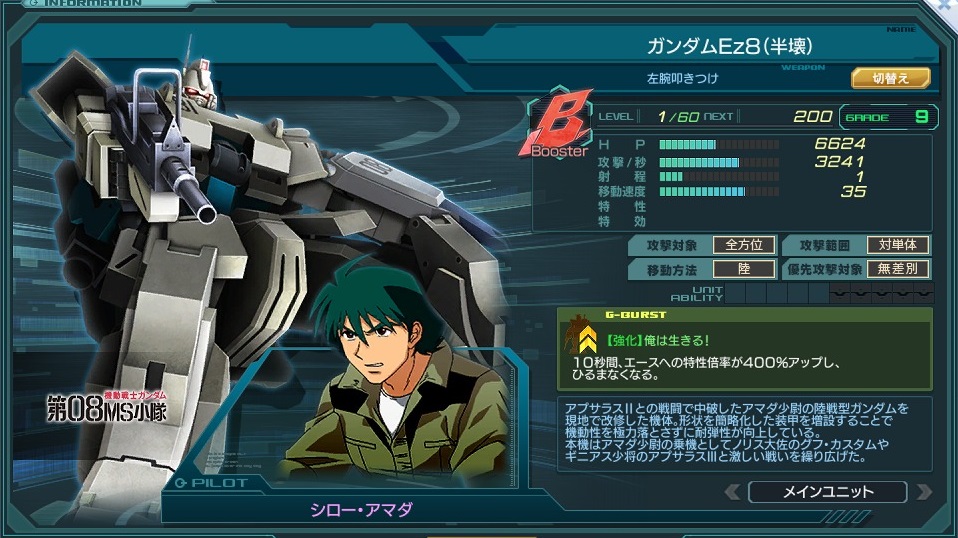Open the メインユニット unit selector
Image resolution: width=958 pixels, height=538 pixels.
[827, 492]
